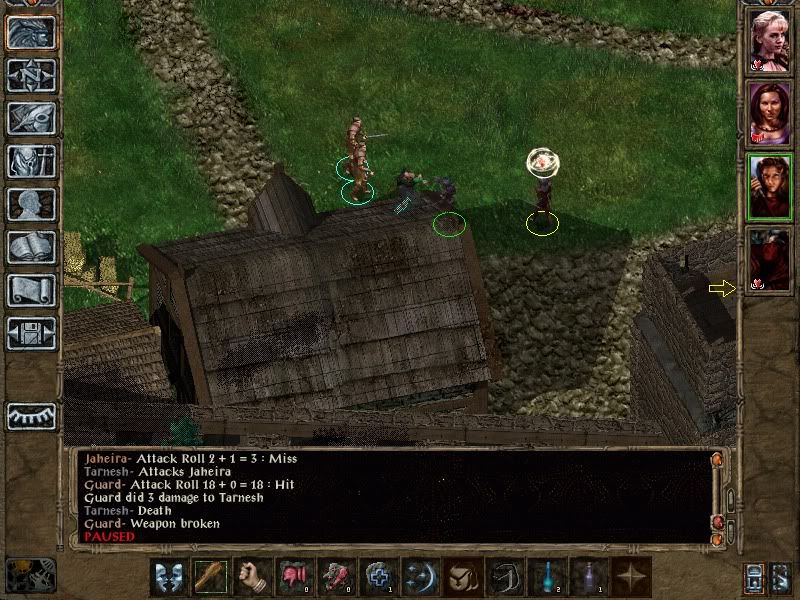Select the bare fist attack slot
The image size is (800, 600).
pyautogui.click(x=252, y=577)
